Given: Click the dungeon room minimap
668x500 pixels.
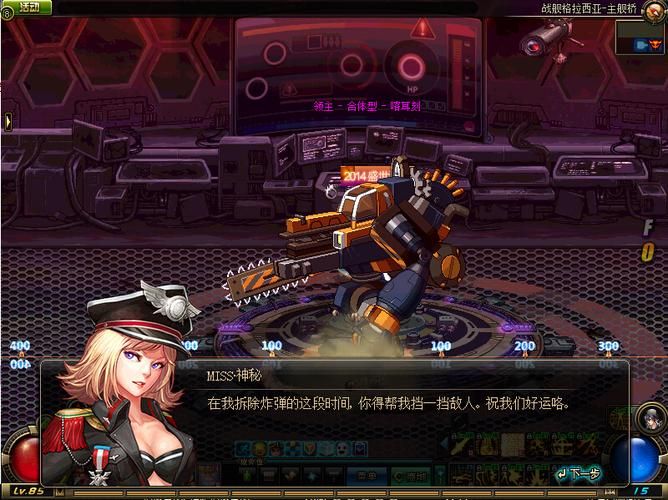Looking at the screenshot, I should tap(639, 36).
